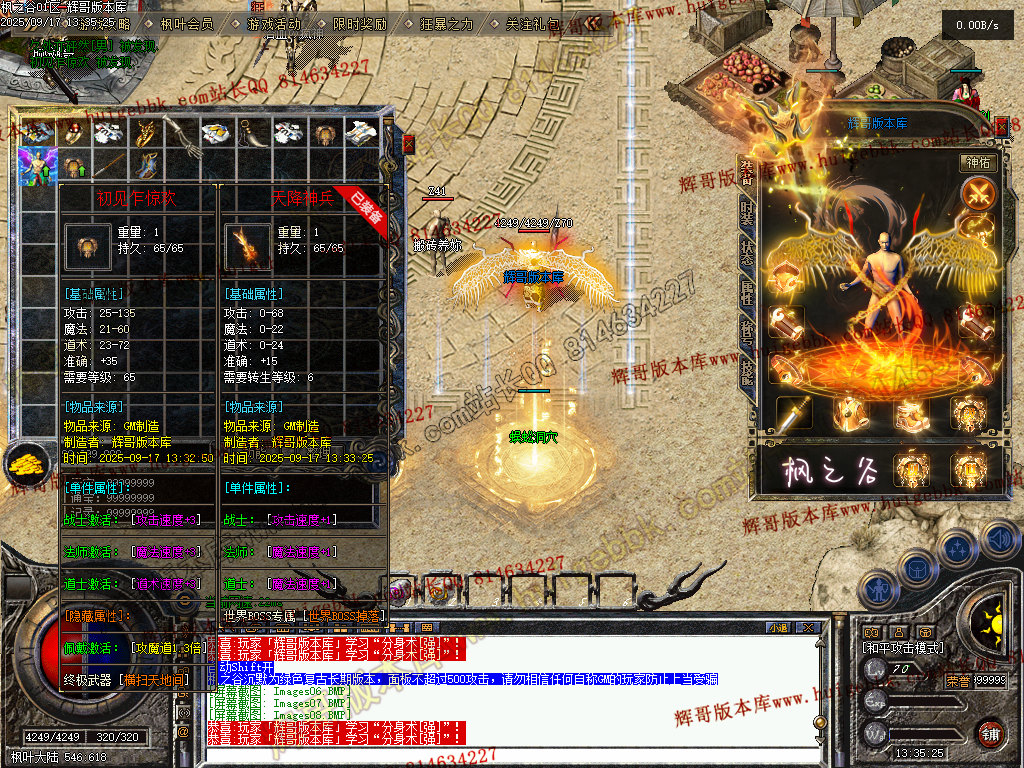1024x768 pixels.
Task: Open the 枫叶会员 top menu
Action: coord(186,24)
